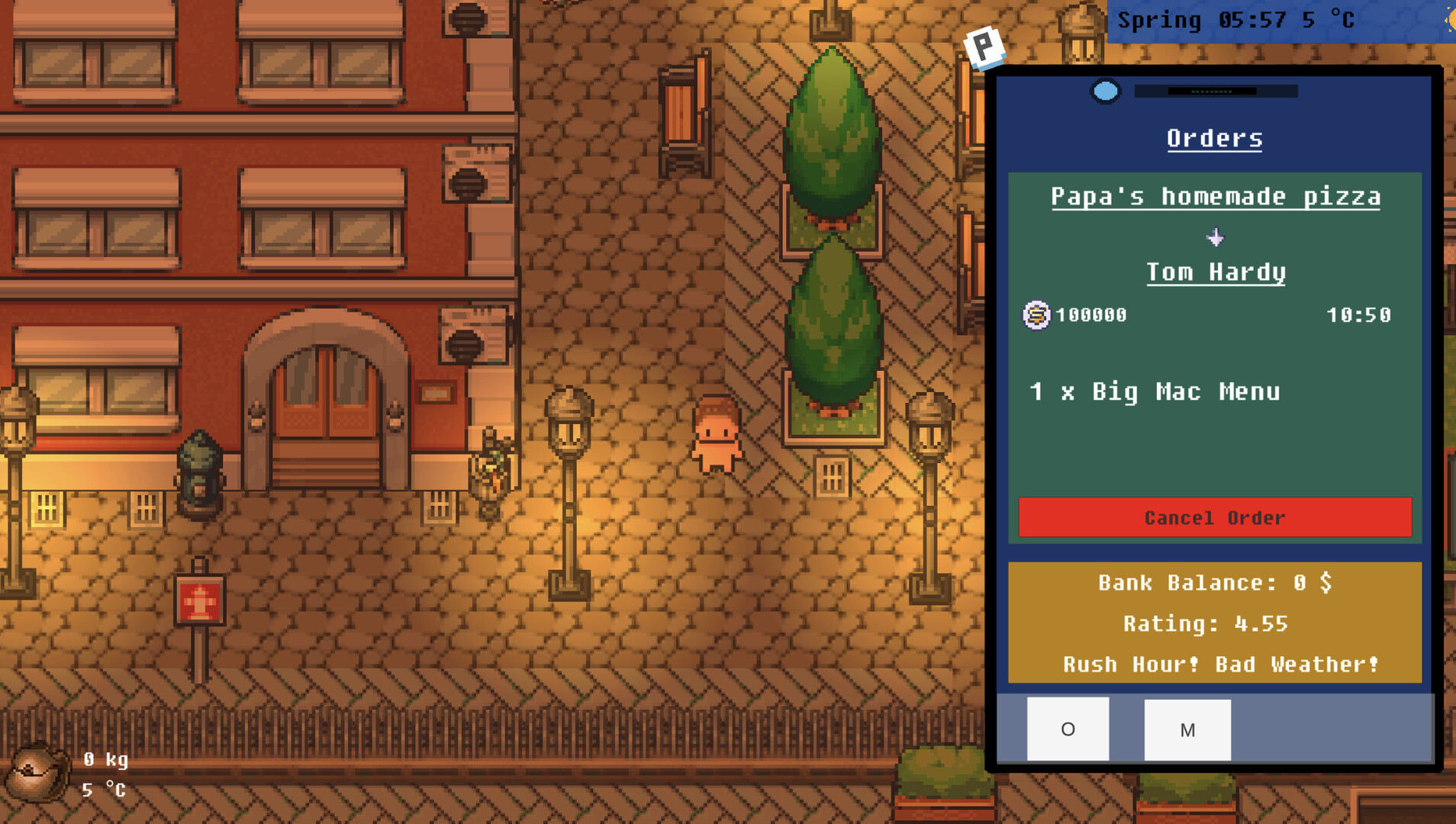Open Papa's homemade pizza details
This screenshot has height=824, width=1456.
pyautogui.click(x=1215, y=196)
